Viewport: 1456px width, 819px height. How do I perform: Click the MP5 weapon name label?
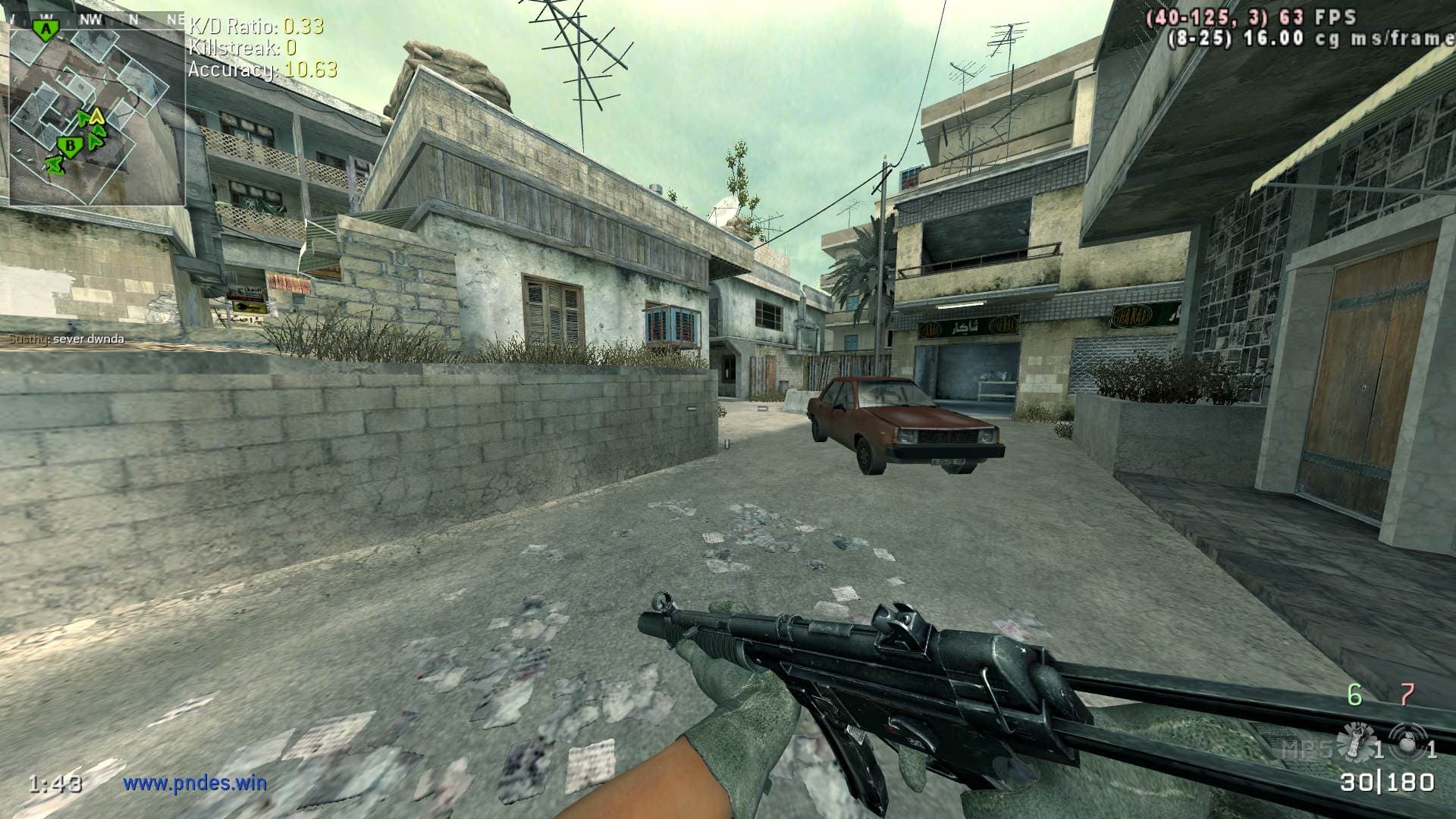click(x=1306, y=750)
